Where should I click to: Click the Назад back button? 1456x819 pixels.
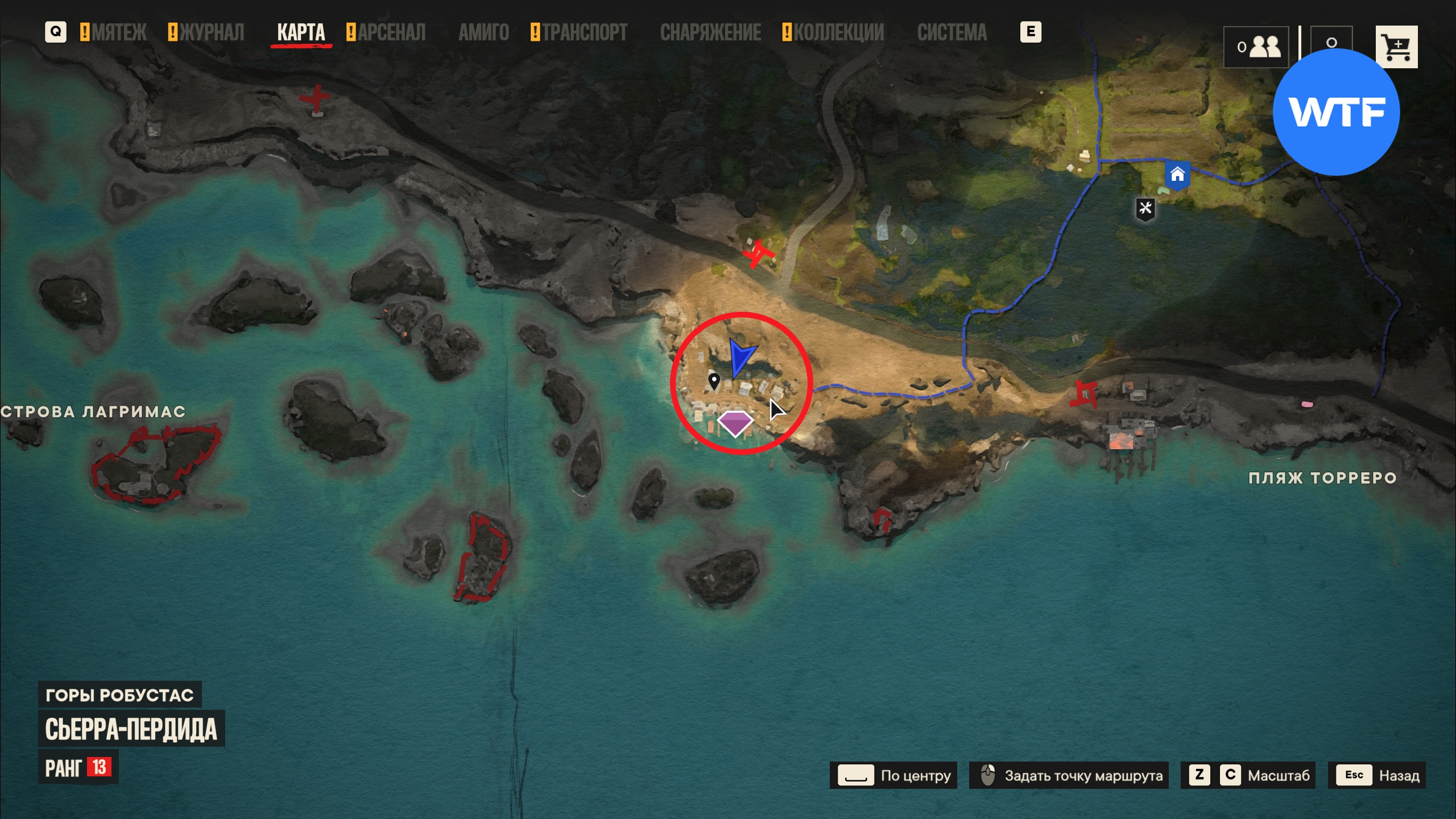(x=1376, y=775)
